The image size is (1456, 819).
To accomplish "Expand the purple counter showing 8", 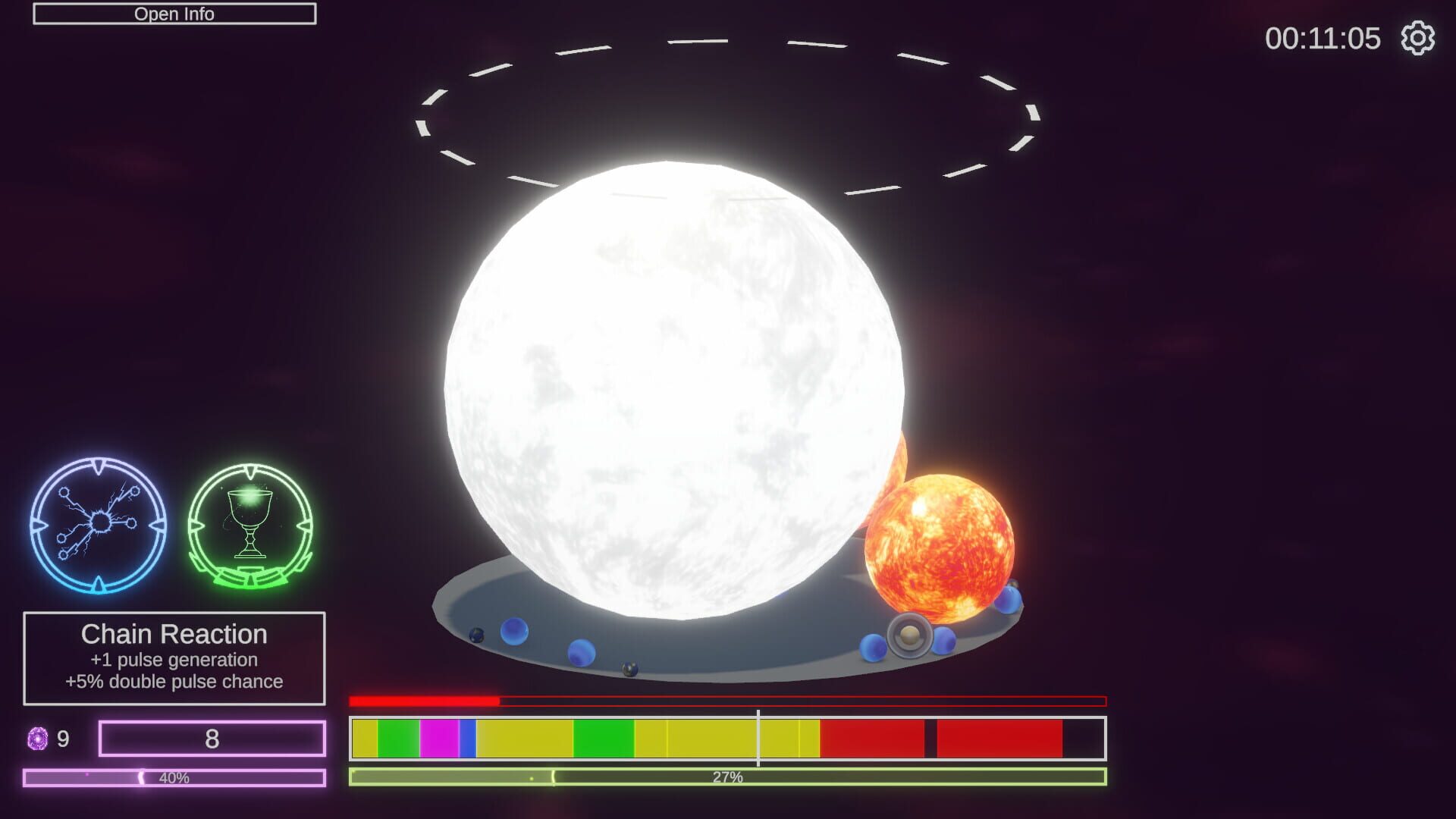I will click(214, 736).
